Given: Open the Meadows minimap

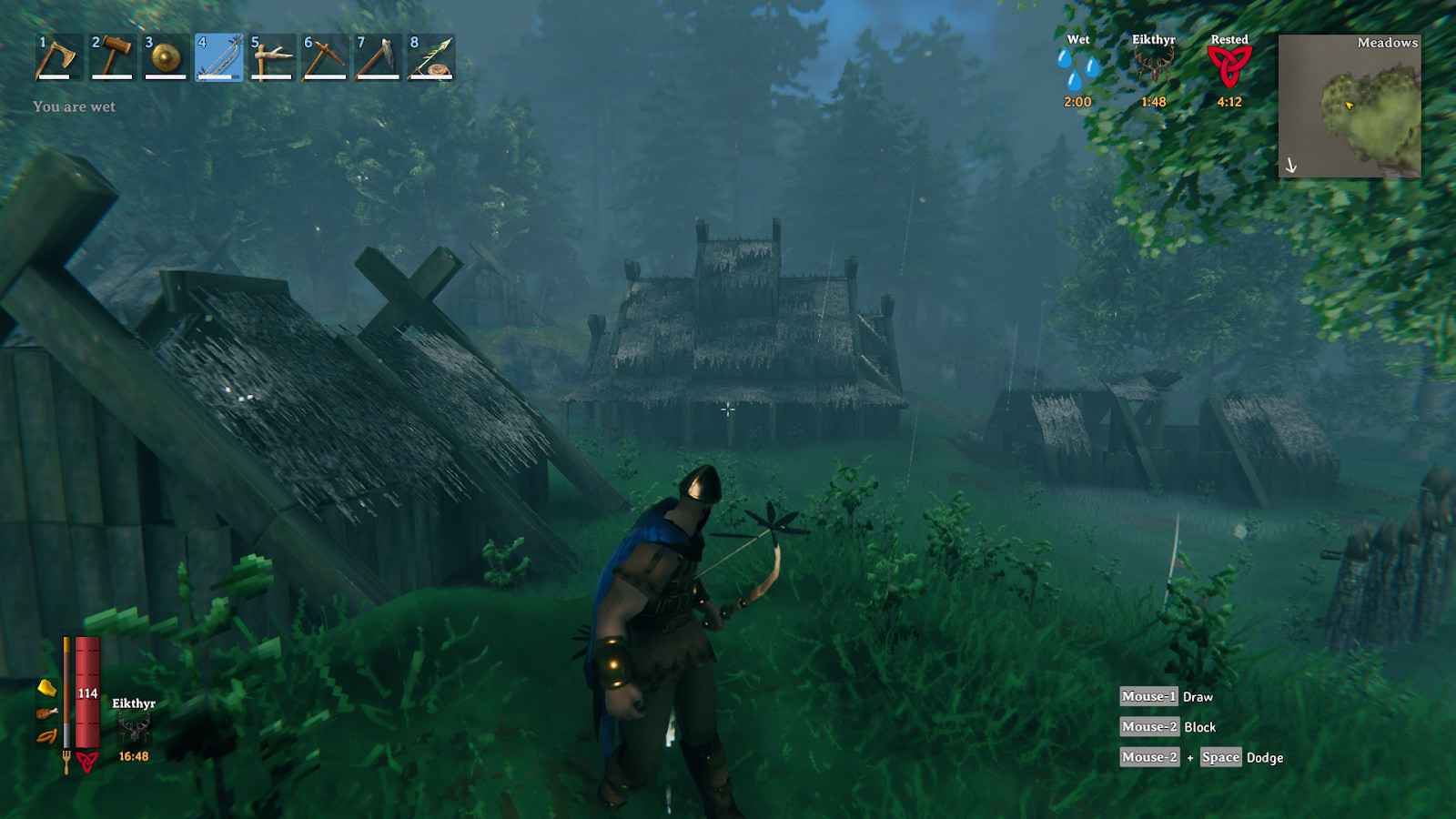Looking at the screenshot, I should point(1350,106).
